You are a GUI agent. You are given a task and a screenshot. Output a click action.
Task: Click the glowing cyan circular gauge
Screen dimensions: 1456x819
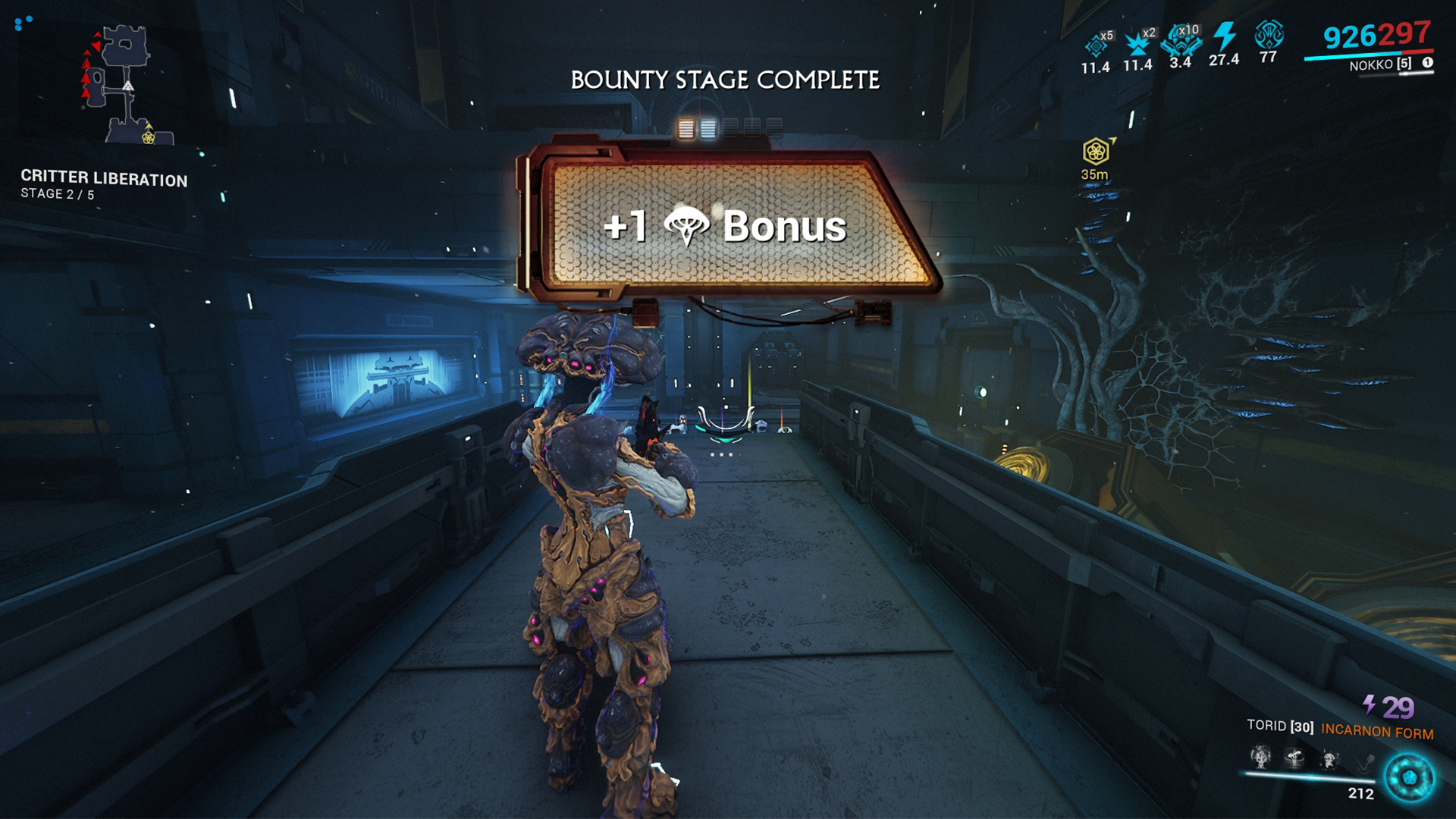(1409, 778)
